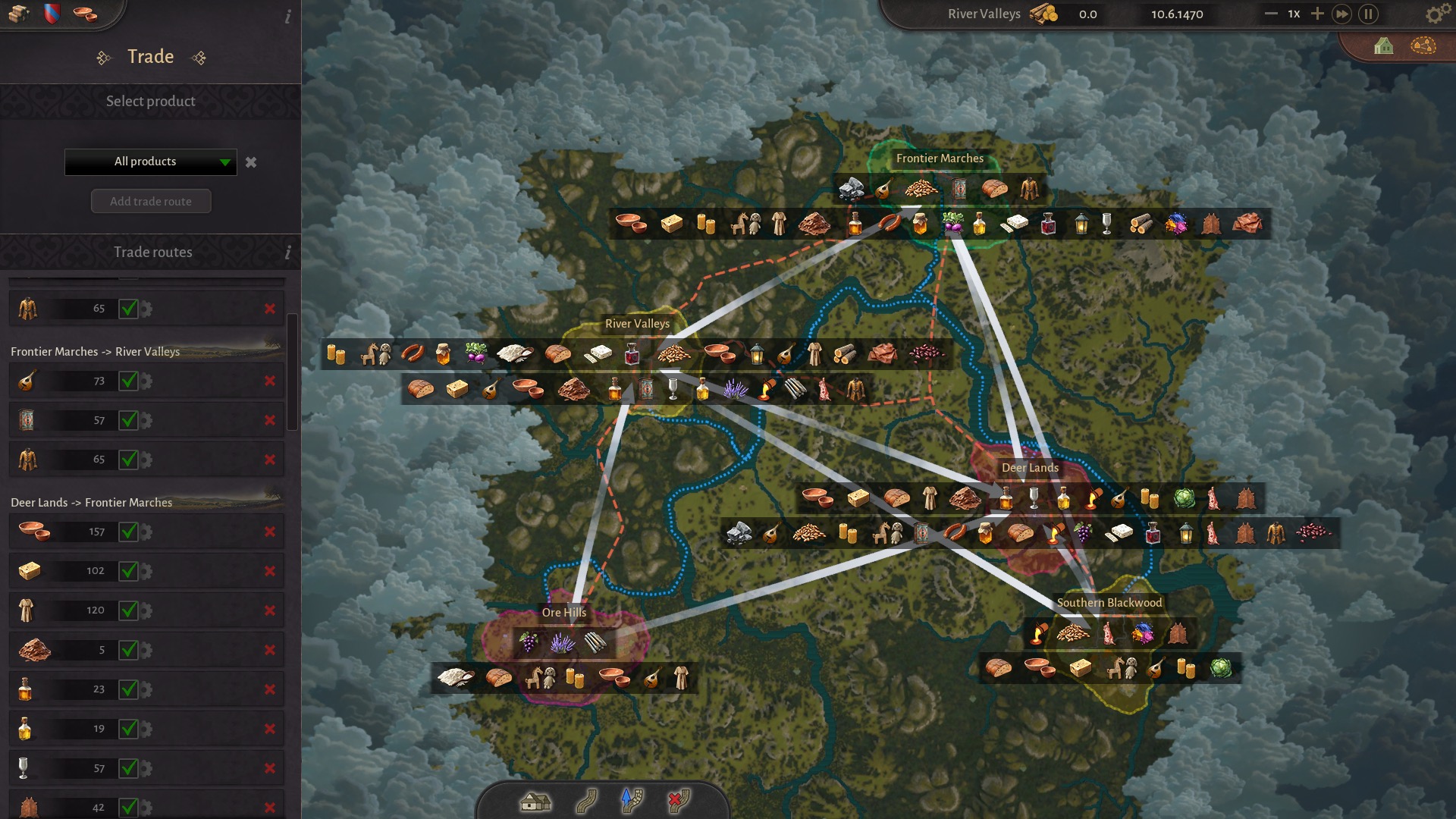
Task: Click the Add trade route button
Action: (151, 202)
